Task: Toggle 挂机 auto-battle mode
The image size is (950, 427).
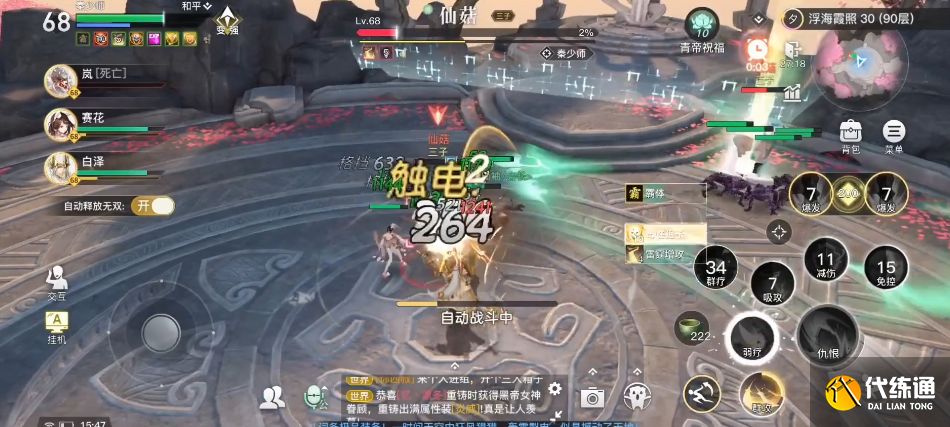Action: click(56, 324)
